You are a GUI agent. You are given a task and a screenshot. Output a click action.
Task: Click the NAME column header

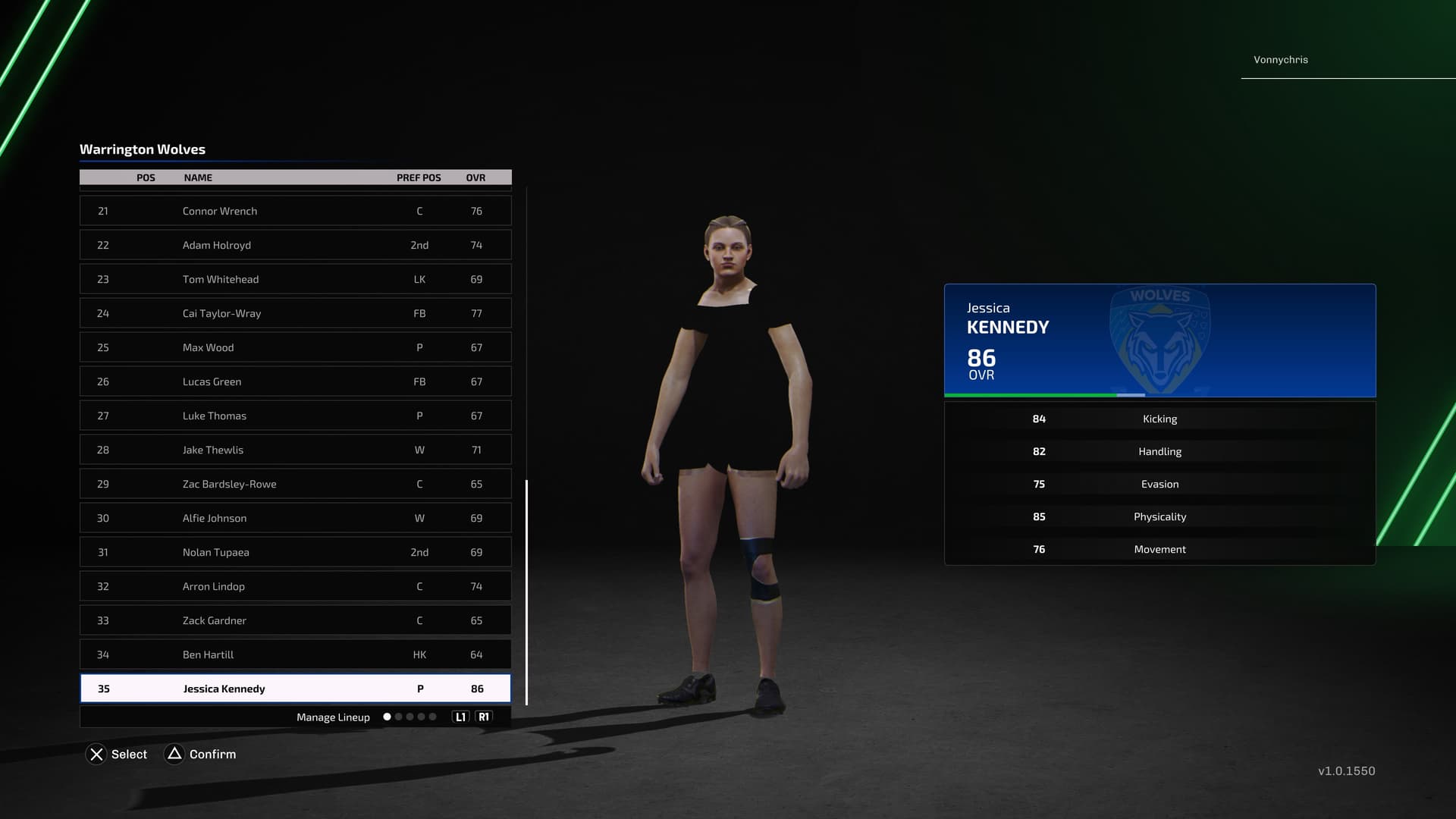pyautogui.click(x=198, y=177)
